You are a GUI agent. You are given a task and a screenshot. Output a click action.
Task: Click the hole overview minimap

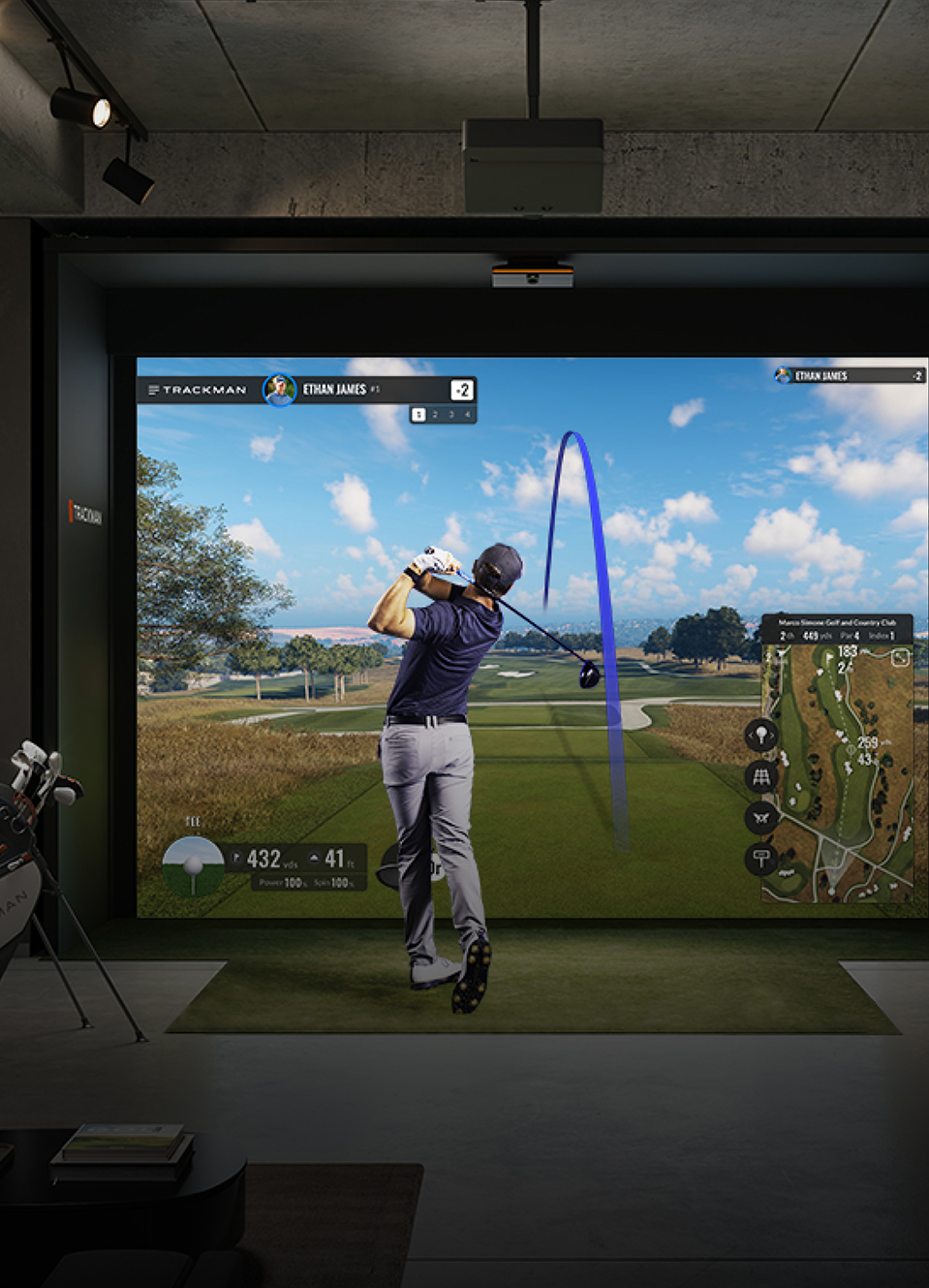click(x=839, y=775)
